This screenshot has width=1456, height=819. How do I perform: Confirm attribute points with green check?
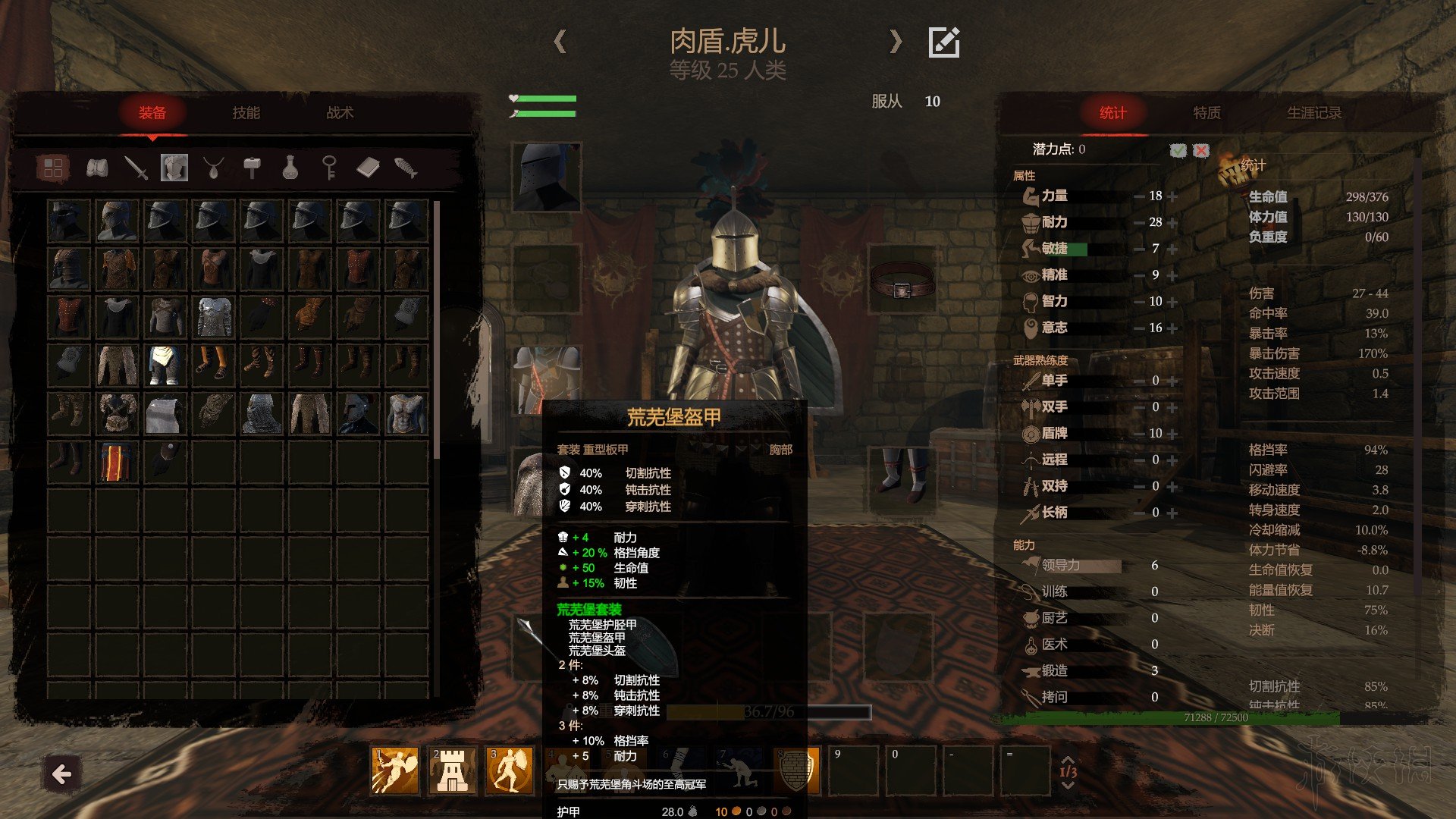click(1178, 150)
